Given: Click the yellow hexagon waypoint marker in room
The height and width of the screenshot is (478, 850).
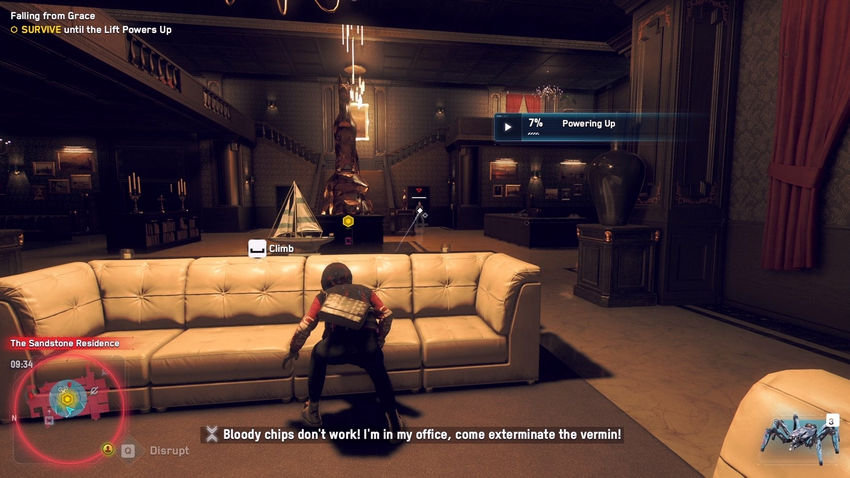Looking at the screenshot, I should coord(348,221).
